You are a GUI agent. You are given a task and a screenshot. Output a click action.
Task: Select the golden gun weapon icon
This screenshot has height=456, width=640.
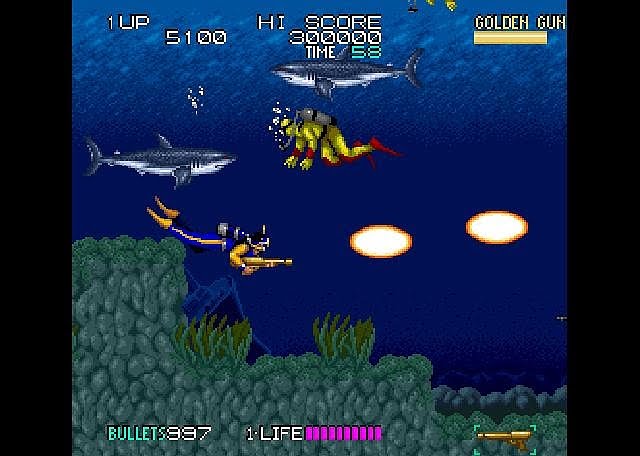[x=505, y=436]
